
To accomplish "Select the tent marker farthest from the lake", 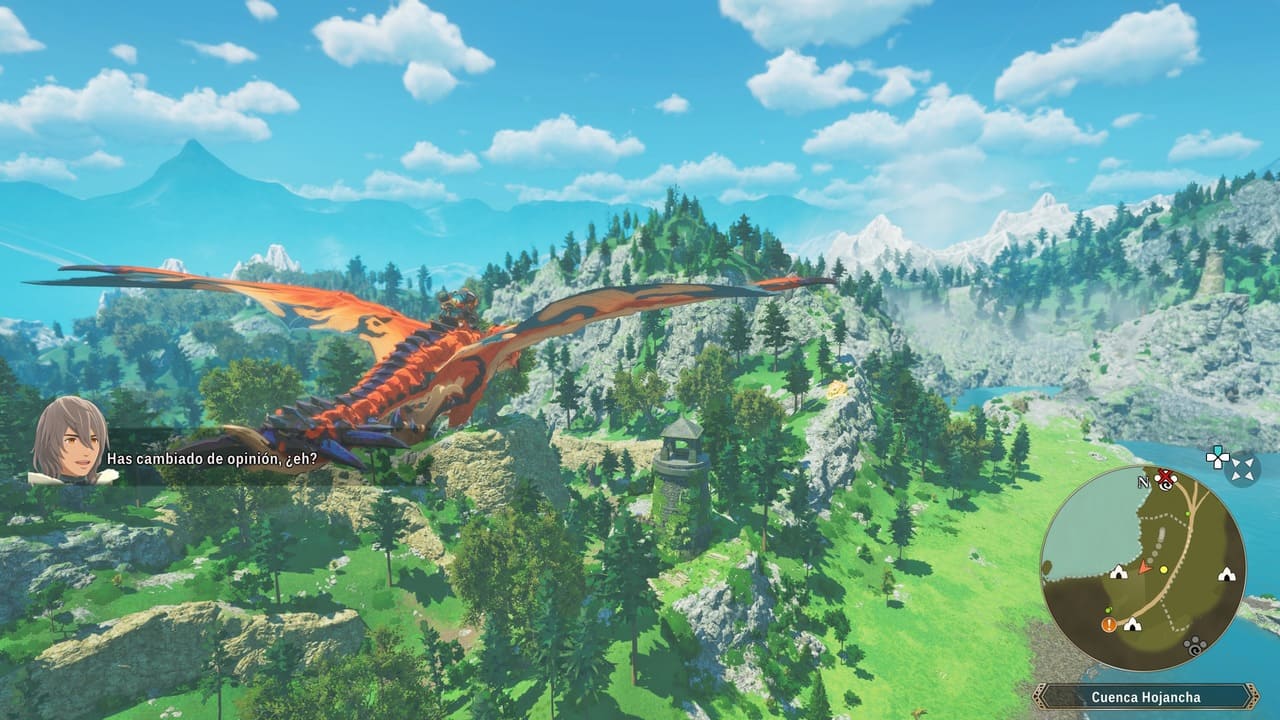I will [1225, 574].
